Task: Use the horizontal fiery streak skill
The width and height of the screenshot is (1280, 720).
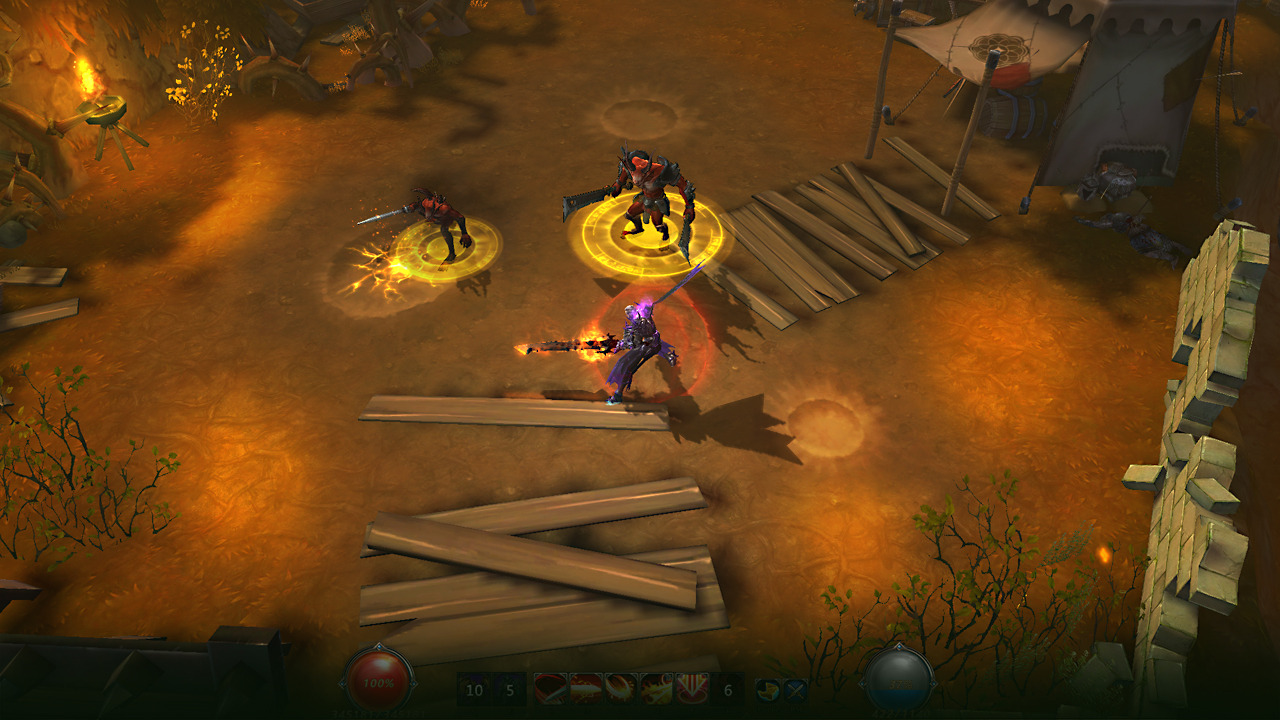Action: 586,689
